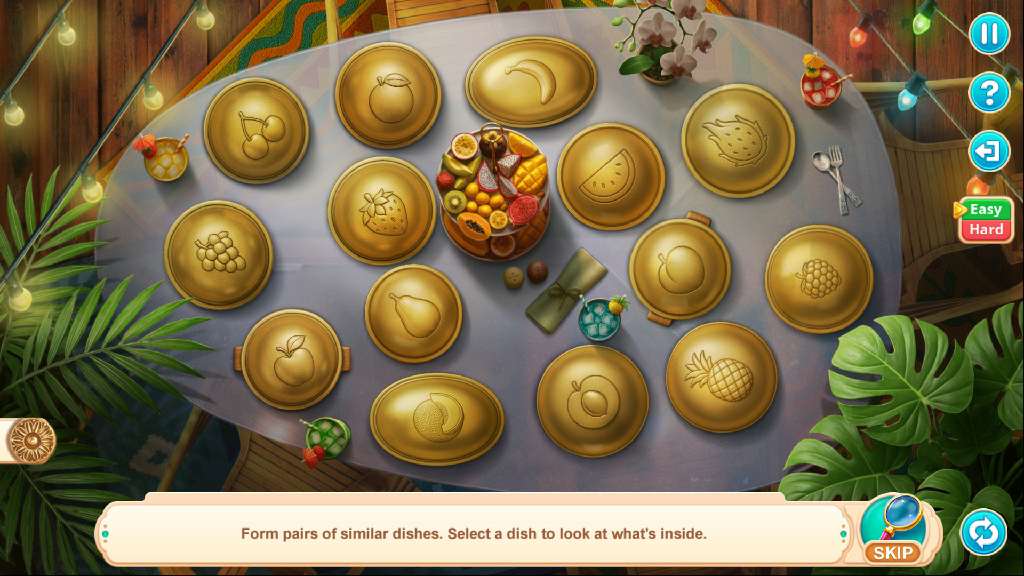Choose the banana dish lid
The image size is (1024, 576).
[531, 82]
